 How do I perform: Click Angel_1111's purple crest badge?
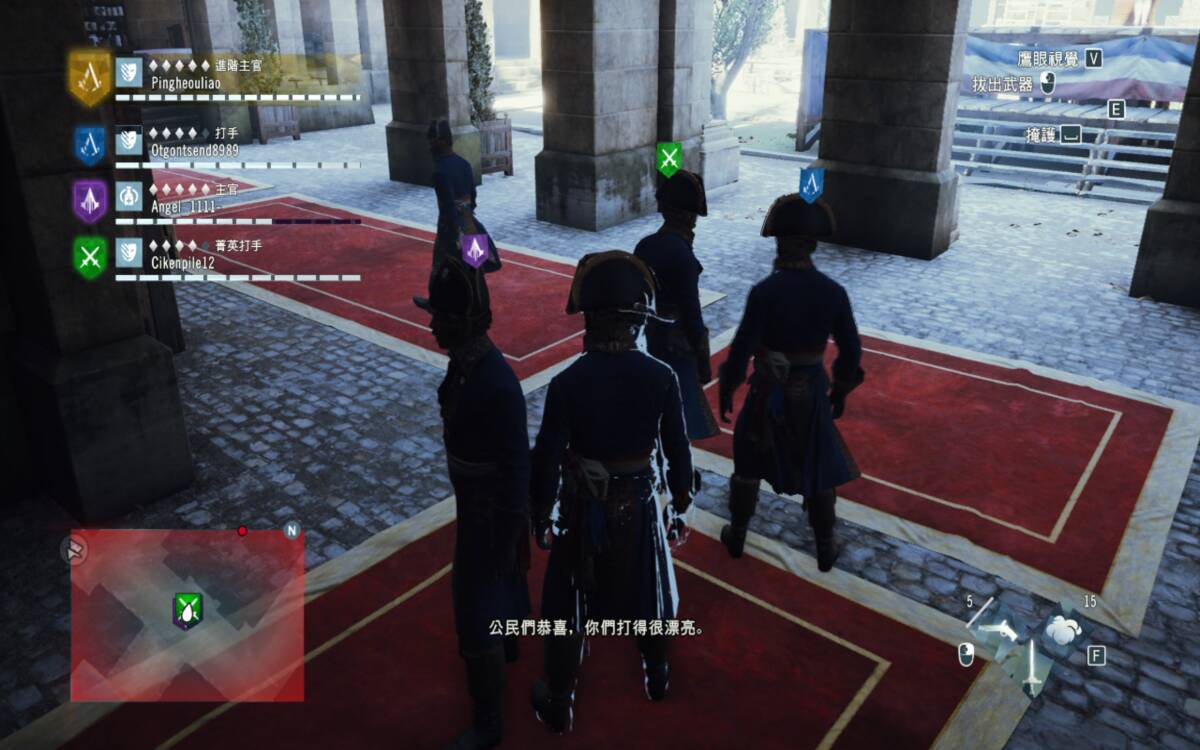(x=89, y=200)
